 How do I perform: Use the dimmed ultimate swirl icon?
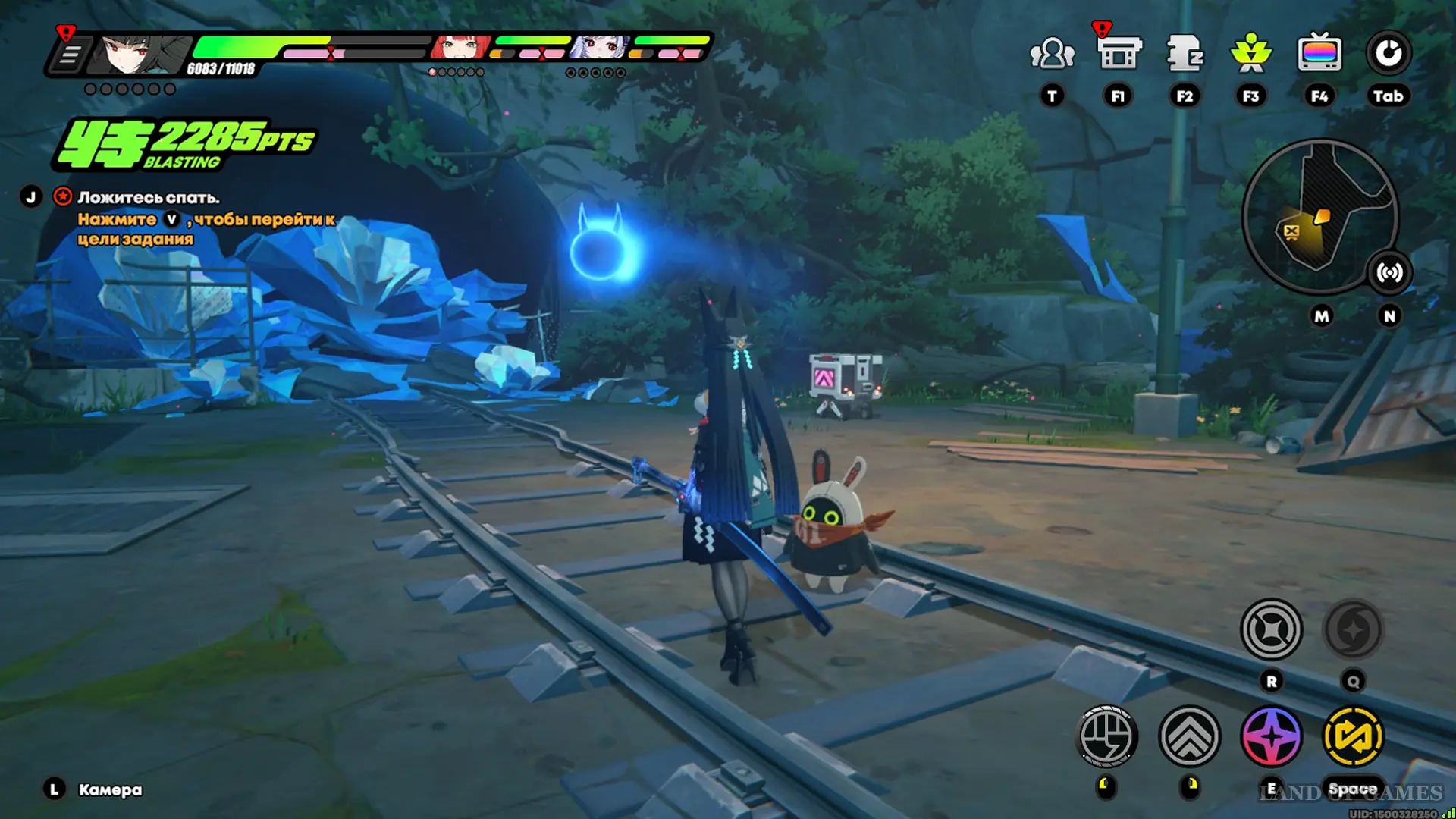1353,629
